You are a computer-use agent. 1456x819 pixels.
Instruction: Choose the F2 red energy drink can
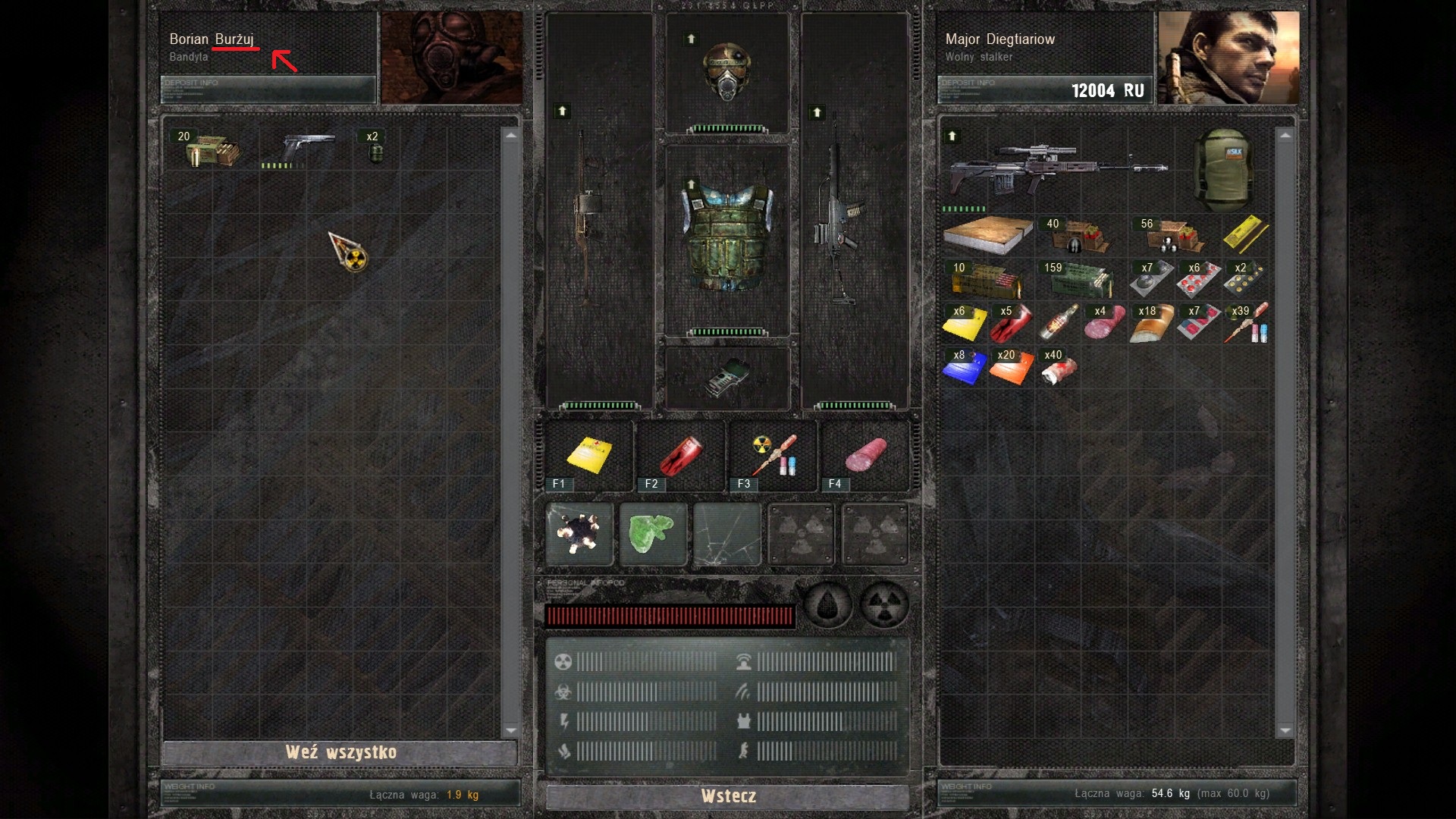point(680,457)
